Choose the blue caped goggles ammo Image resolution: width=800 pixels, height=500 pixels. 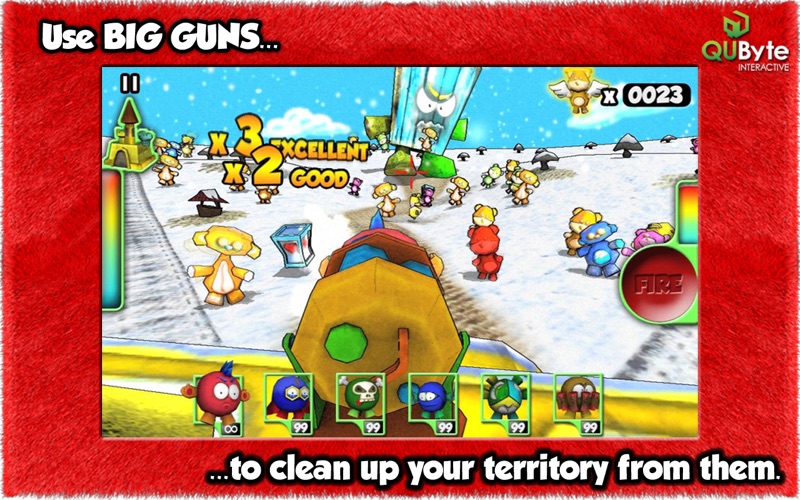287,402
